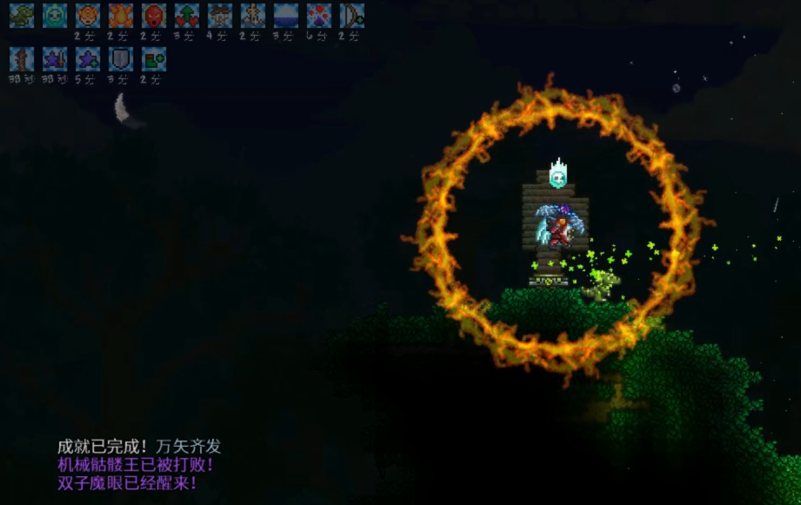Click the Archery bow buff icon
Image resolution: width=801 pixels, height=505 pixels.
[x=352, y=15]
